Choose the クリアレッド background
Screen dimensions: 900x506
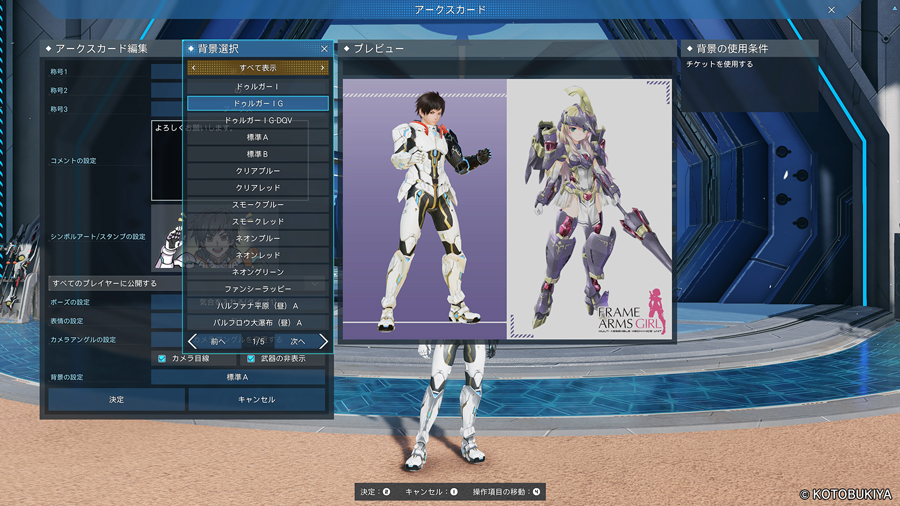click(258, 188)
